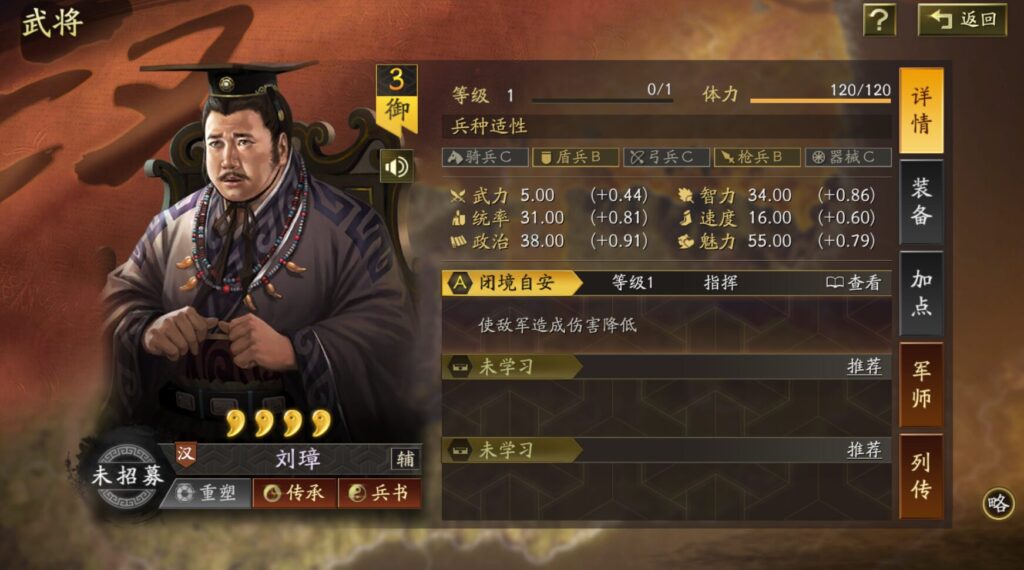
Task: Play the general's voice speaker icon
Action: tap(397, 165)
